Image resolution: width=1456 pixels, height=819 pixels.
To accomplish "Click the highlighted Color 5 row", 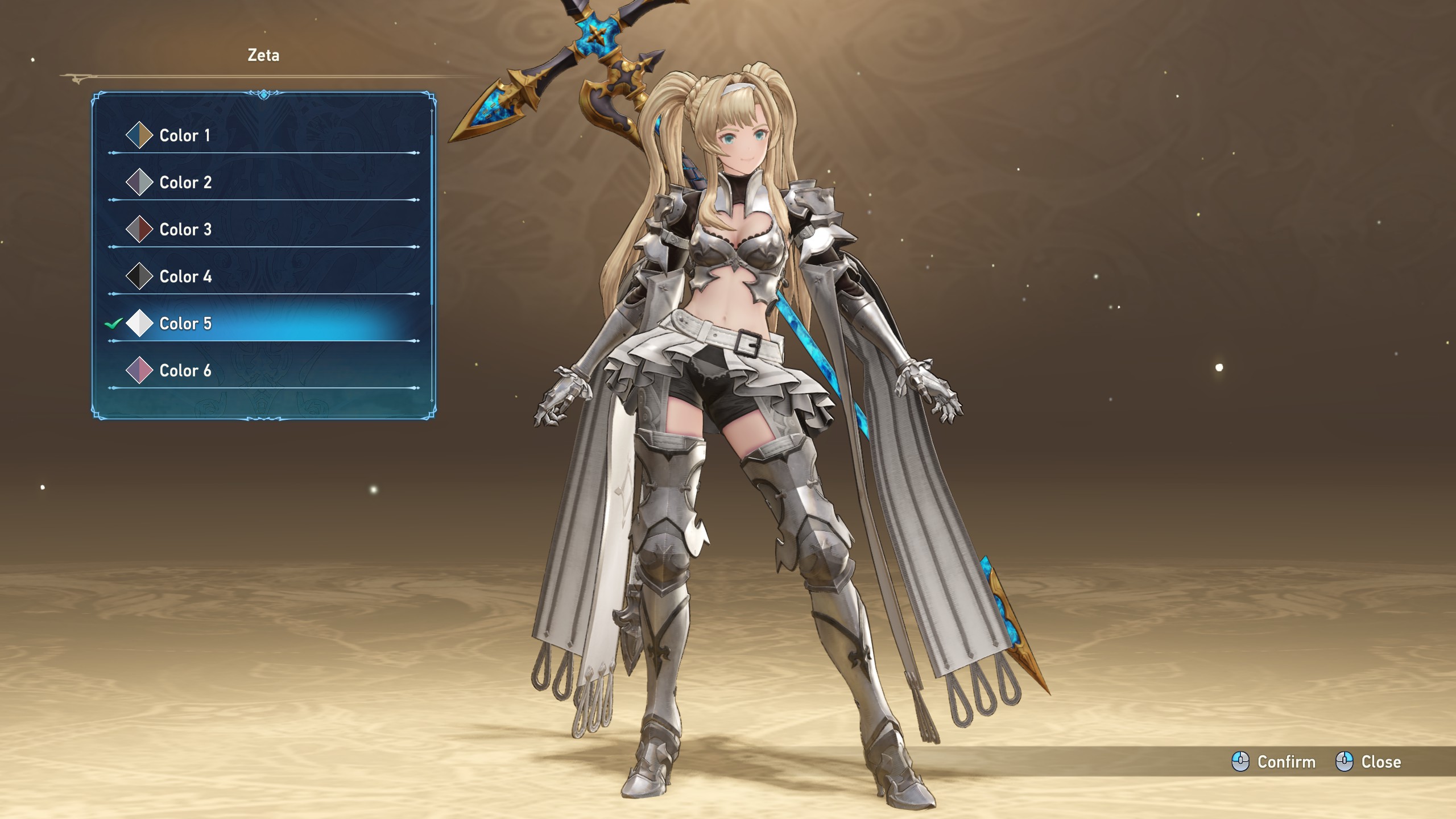I will (x=185, y=324).
